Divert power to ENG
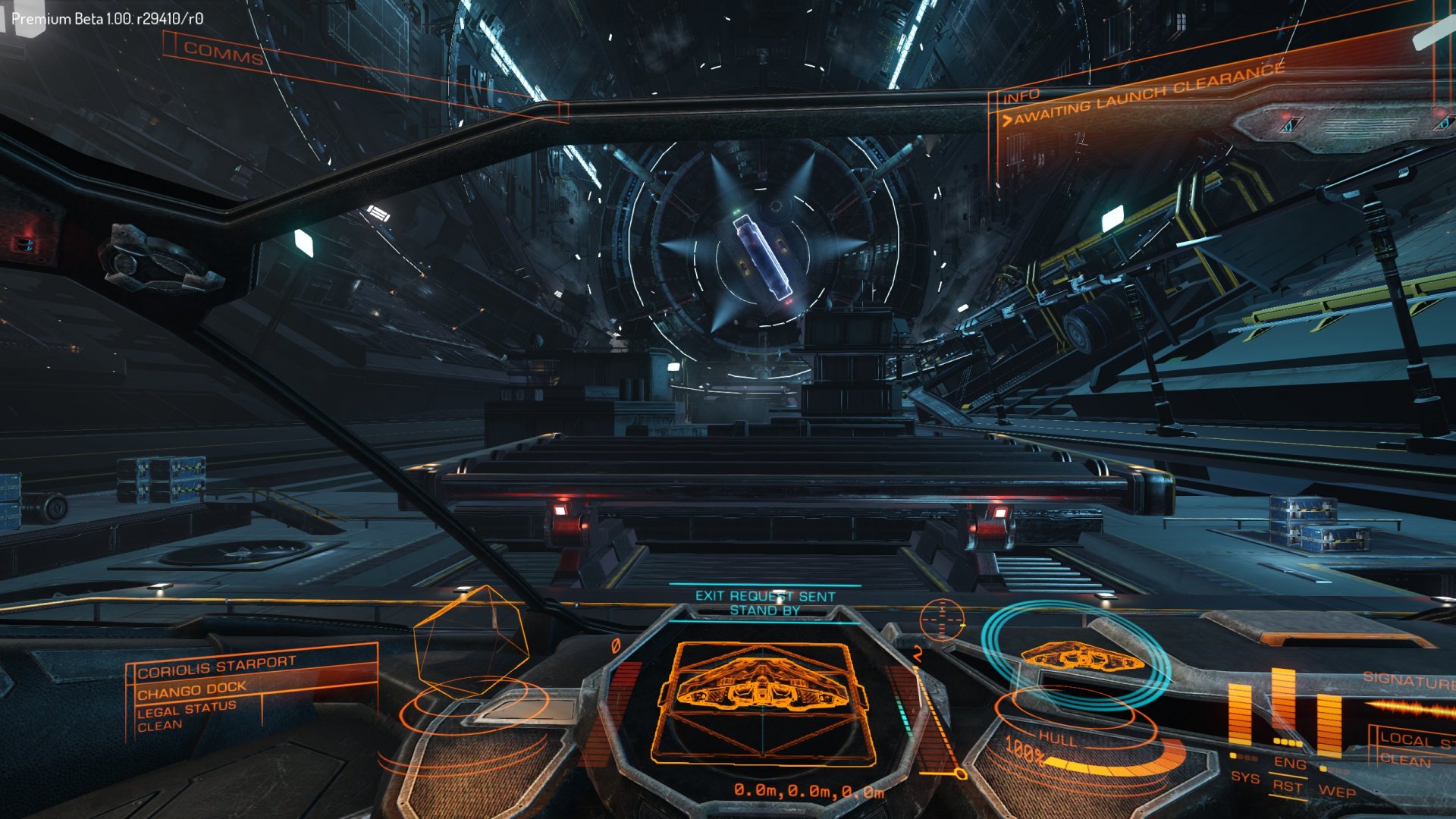 click(1289, 763)
